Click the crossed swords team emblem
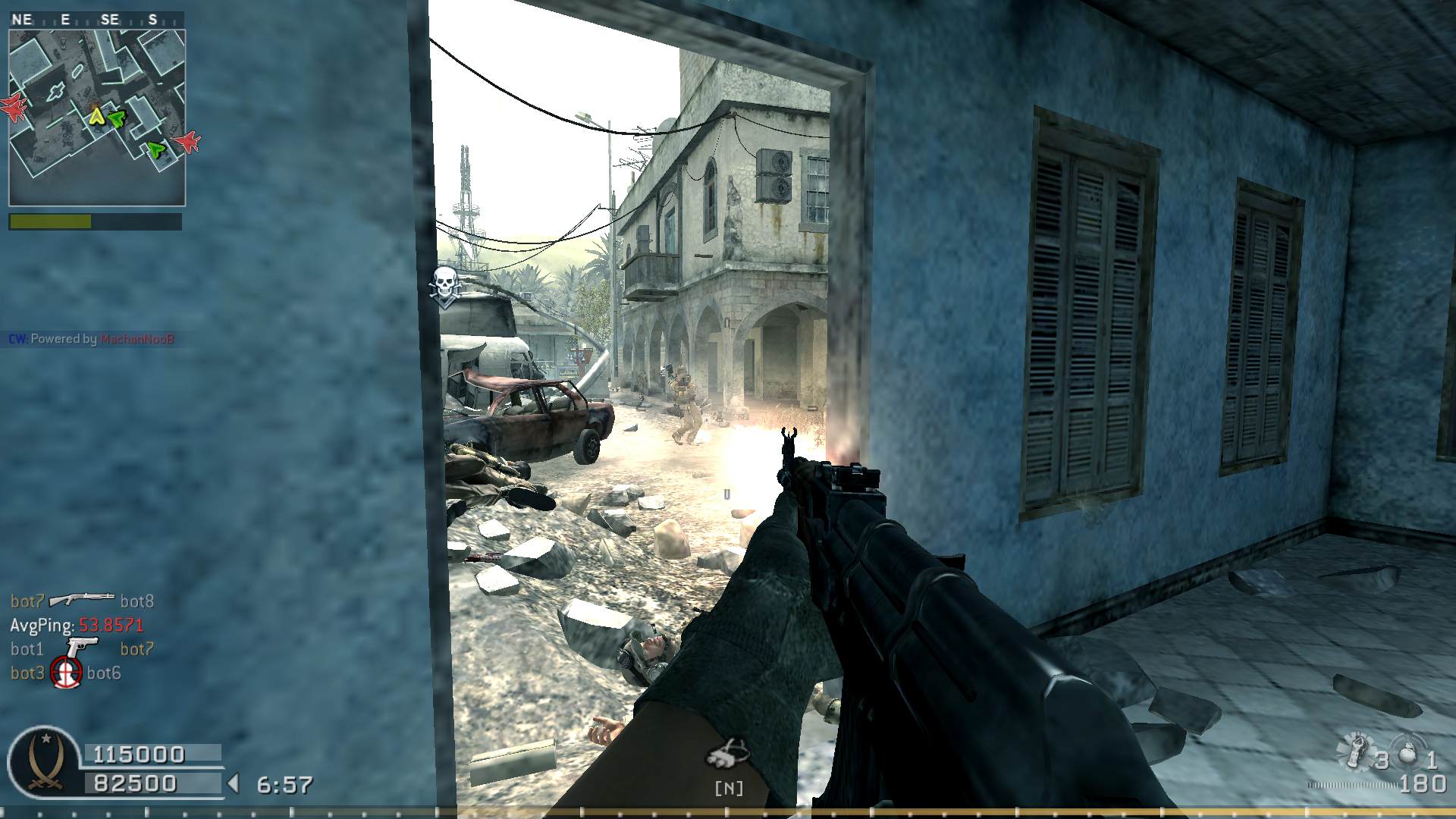Screen dimensions: 1456x819 click(44, 761)
